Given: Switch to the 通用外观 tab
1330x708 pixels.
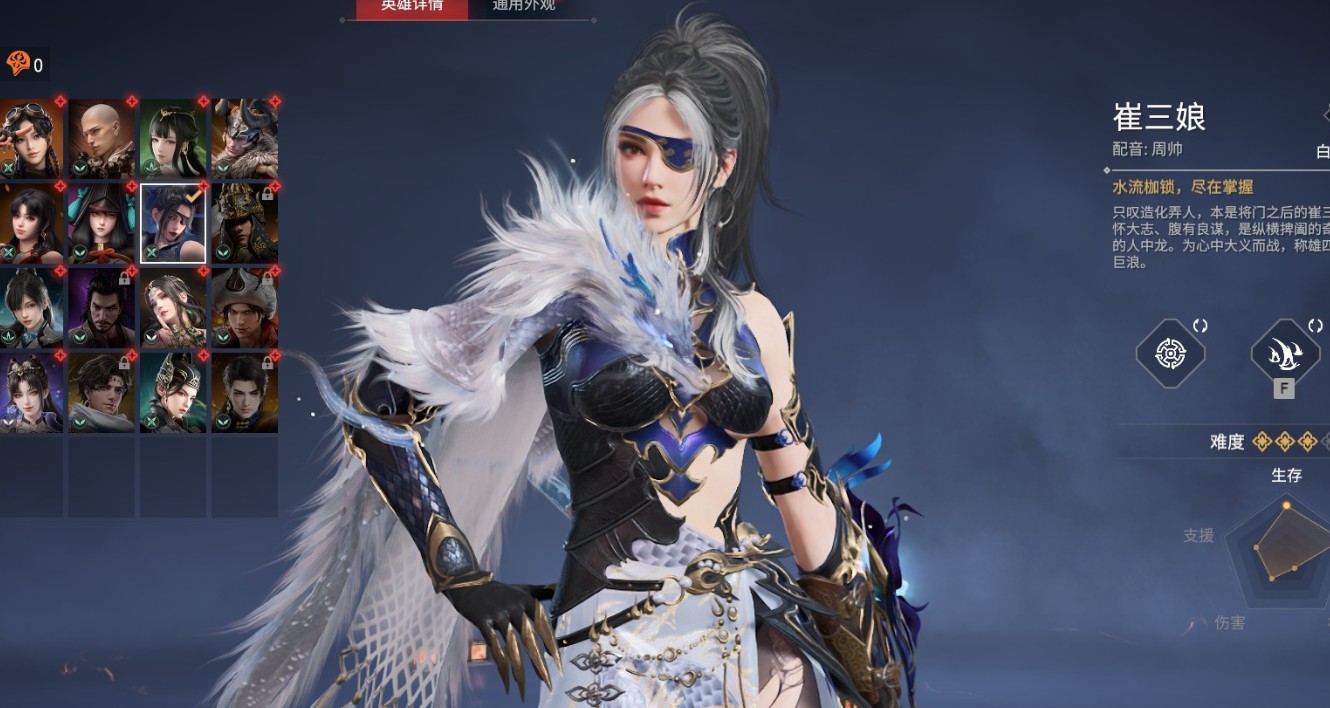Looking at the screenshot, I should tap(524, 6).
